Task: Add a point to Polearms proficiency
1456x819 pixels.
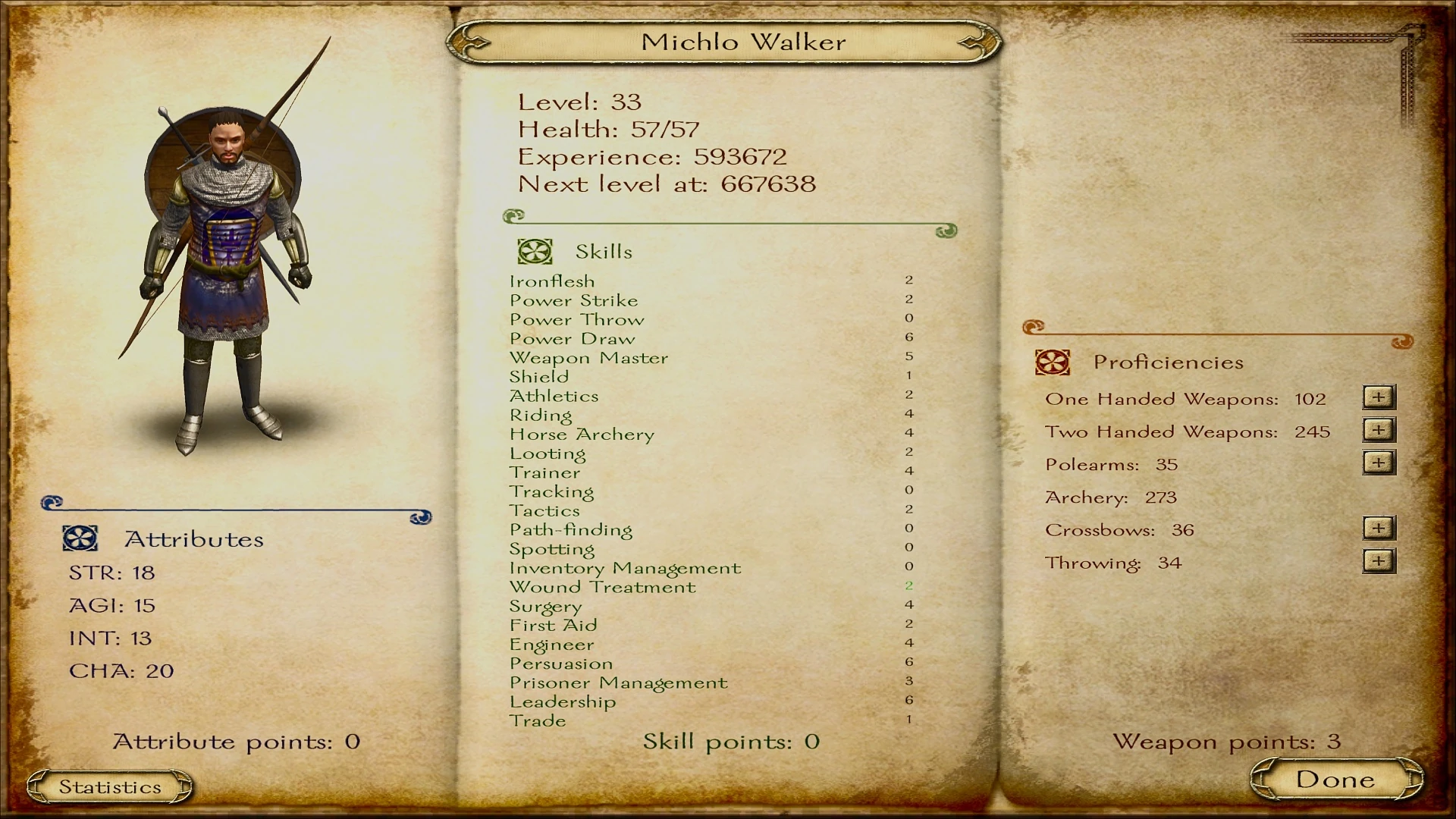Action: (x=1379, y=461)
